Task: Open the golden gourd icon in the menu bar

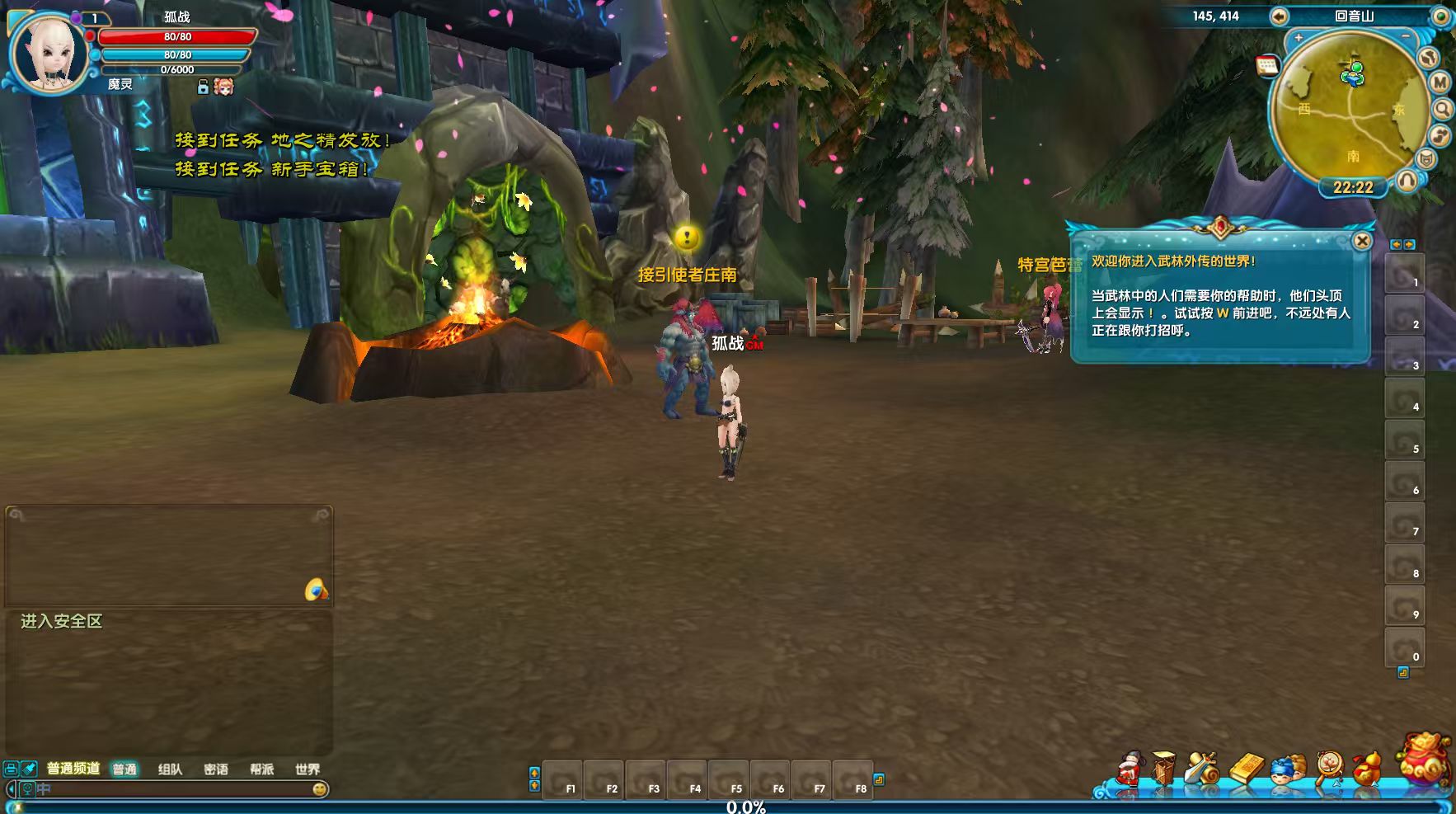Action: pyautogui.click(x=1367, y=769)
